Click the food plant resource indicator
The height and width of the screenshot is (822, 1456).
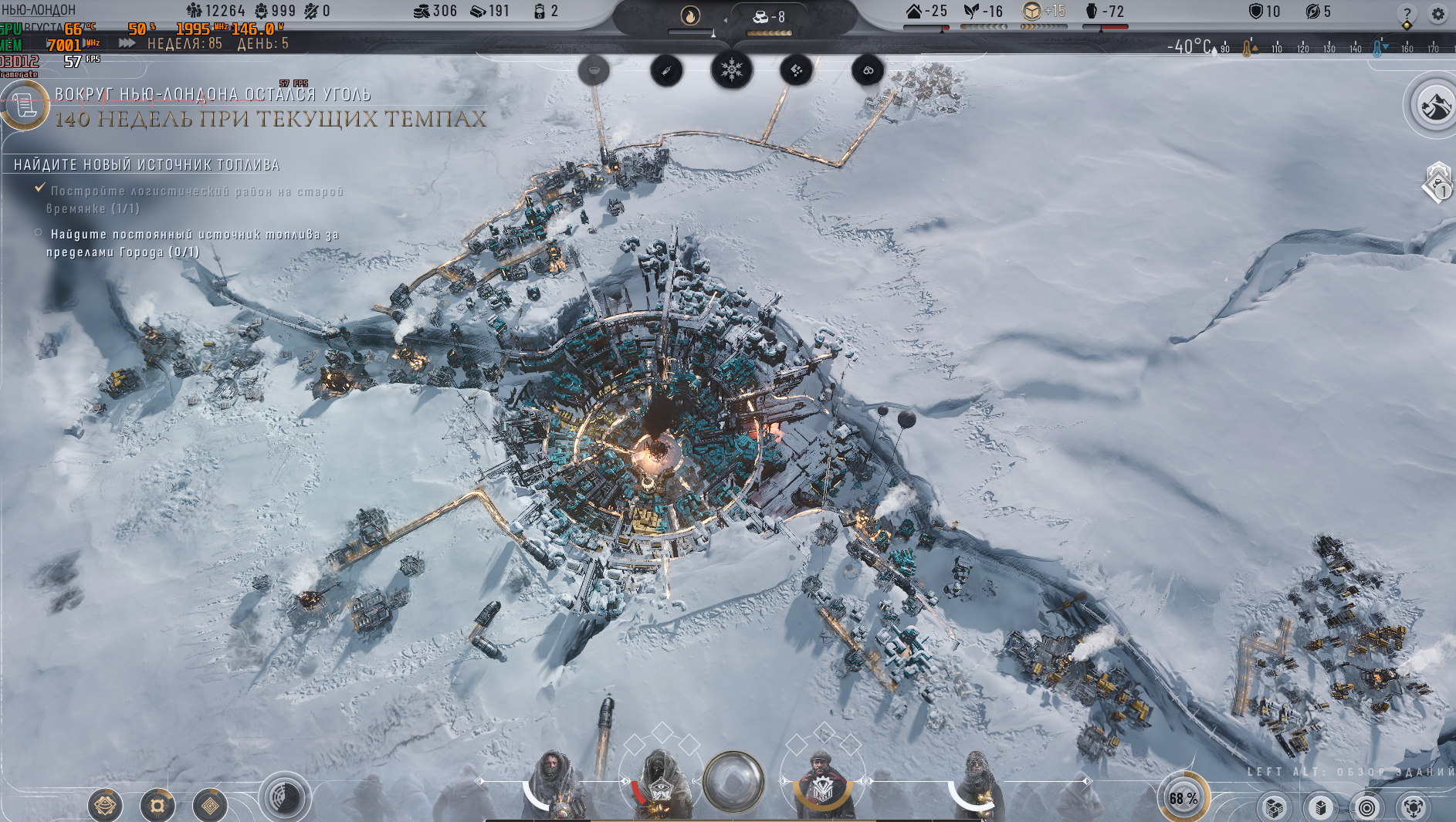click(983, 12)
